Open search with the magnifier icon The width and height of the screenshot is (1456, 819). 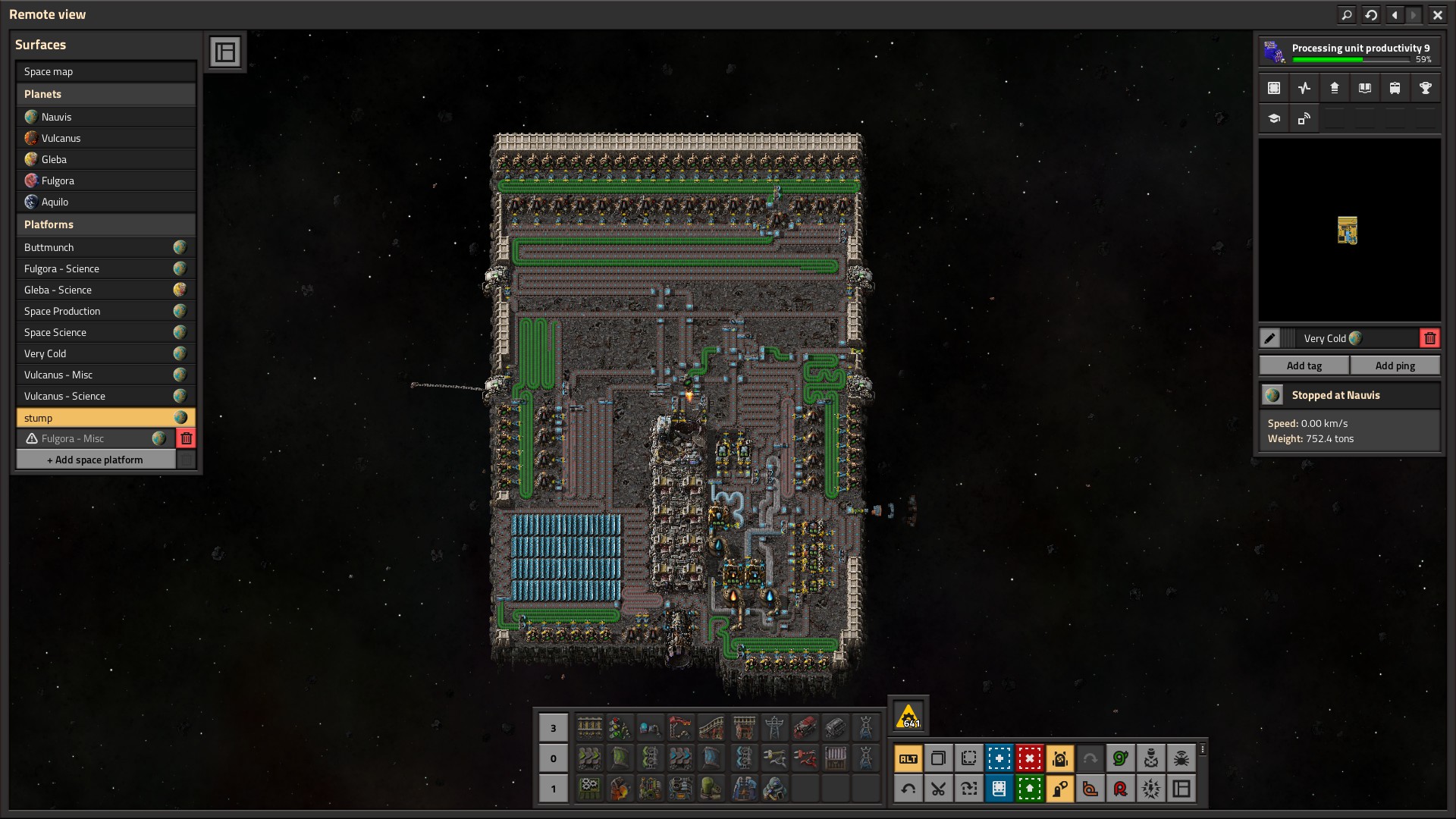[1347, 14]
